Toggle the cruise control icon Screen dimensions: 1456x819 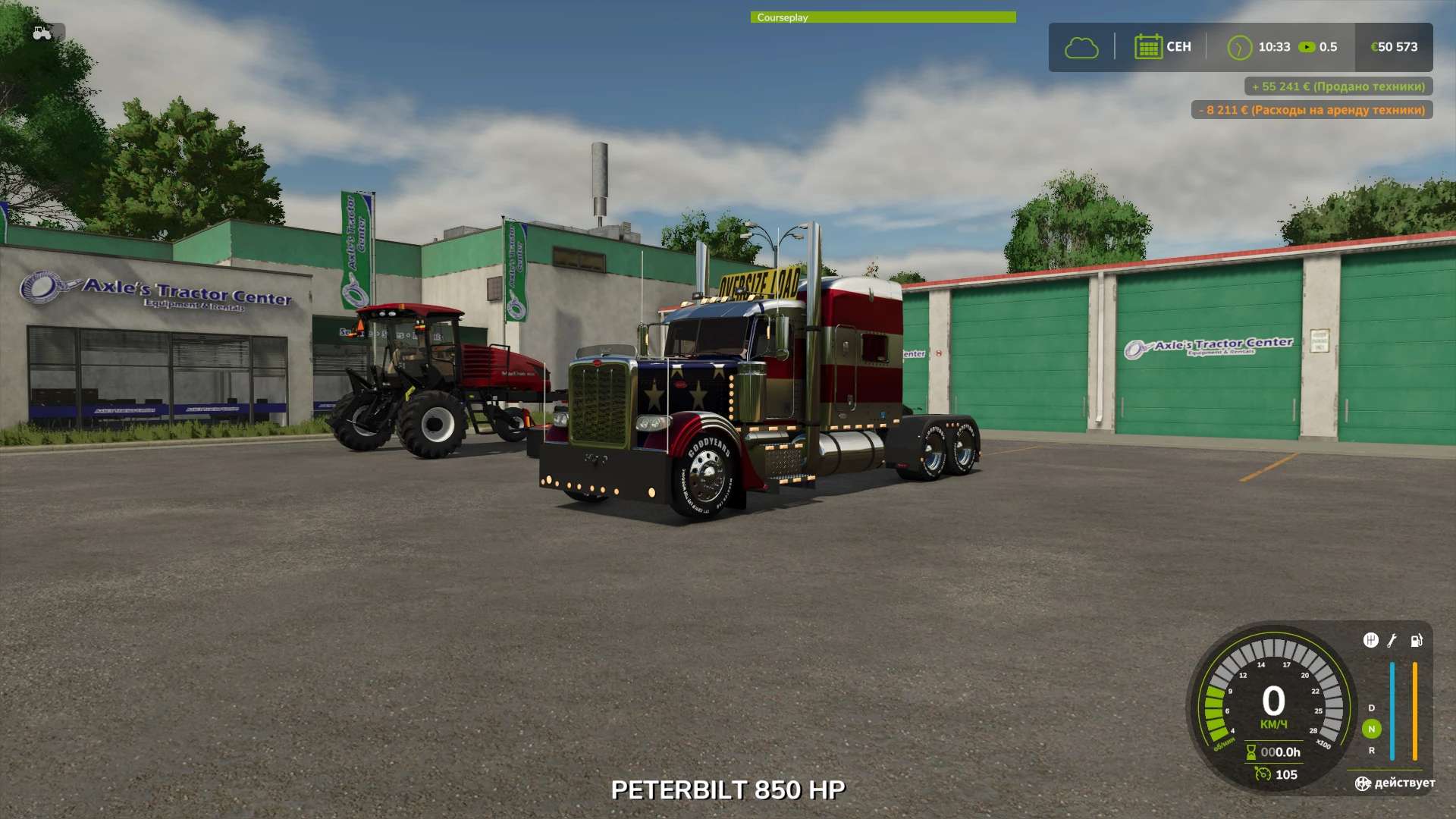(x=1263, y=774)
